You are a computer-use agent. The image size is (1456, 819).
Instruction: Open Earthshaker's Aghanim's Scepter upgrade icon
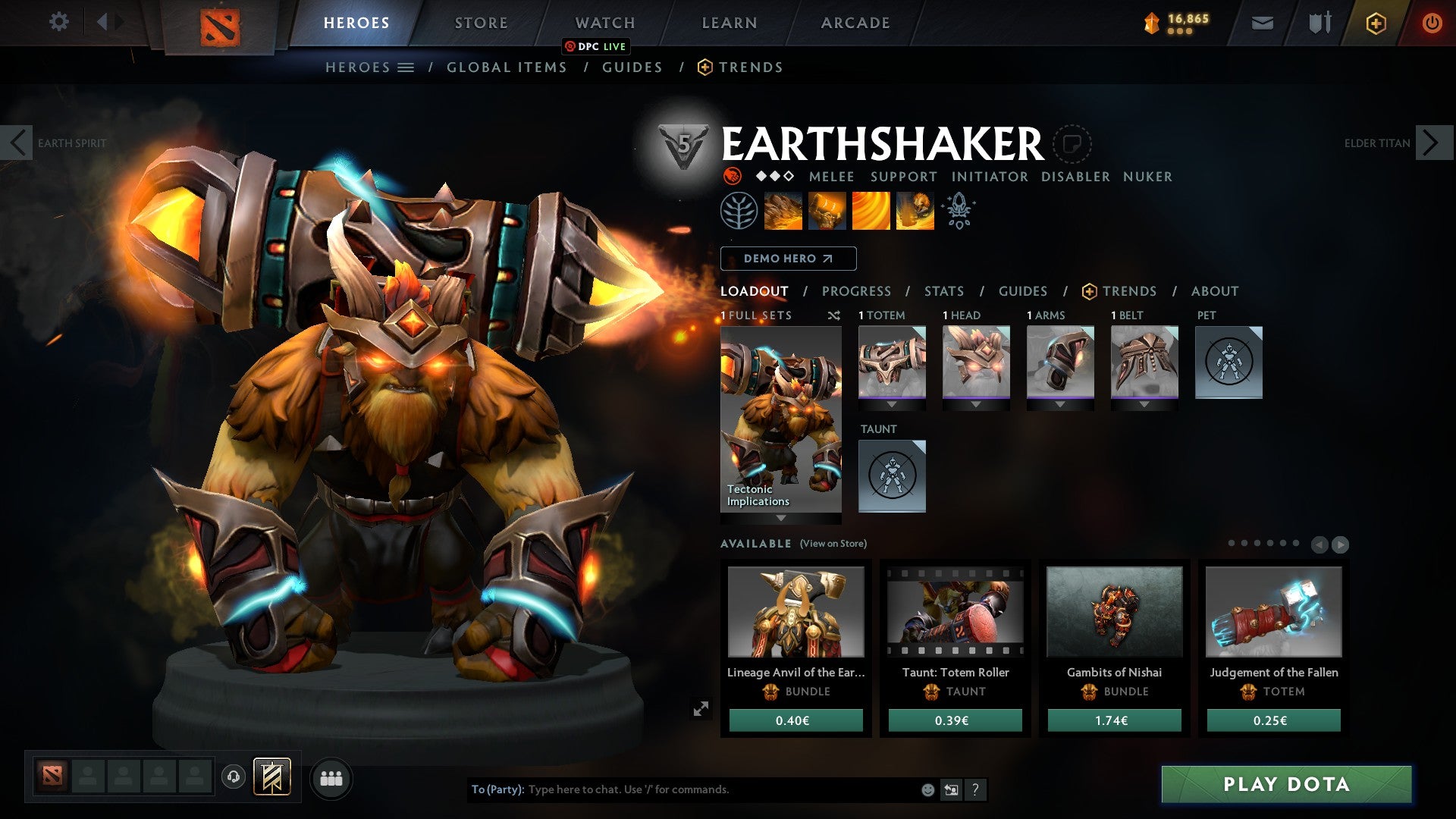click(958, 210)
